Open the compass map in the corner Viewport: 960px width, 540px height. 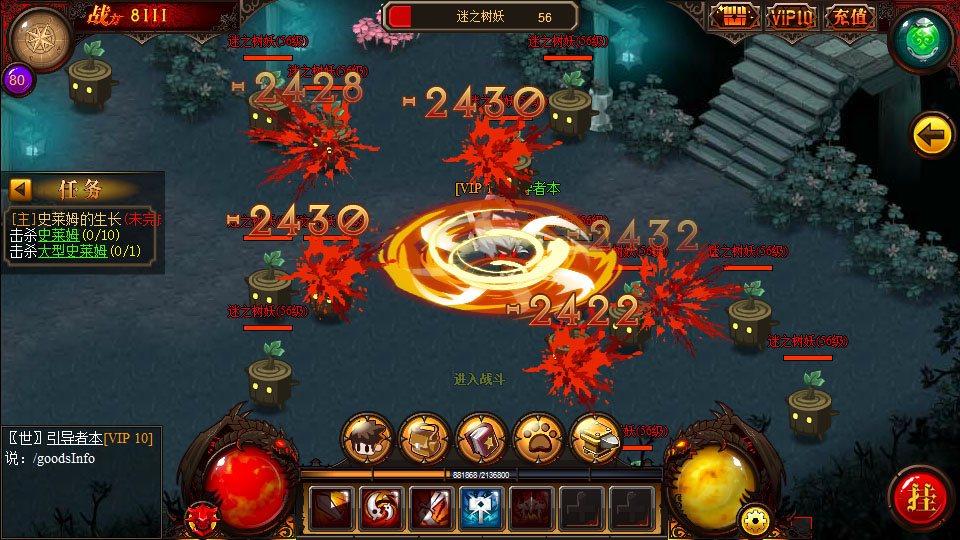tap(40, 38)
